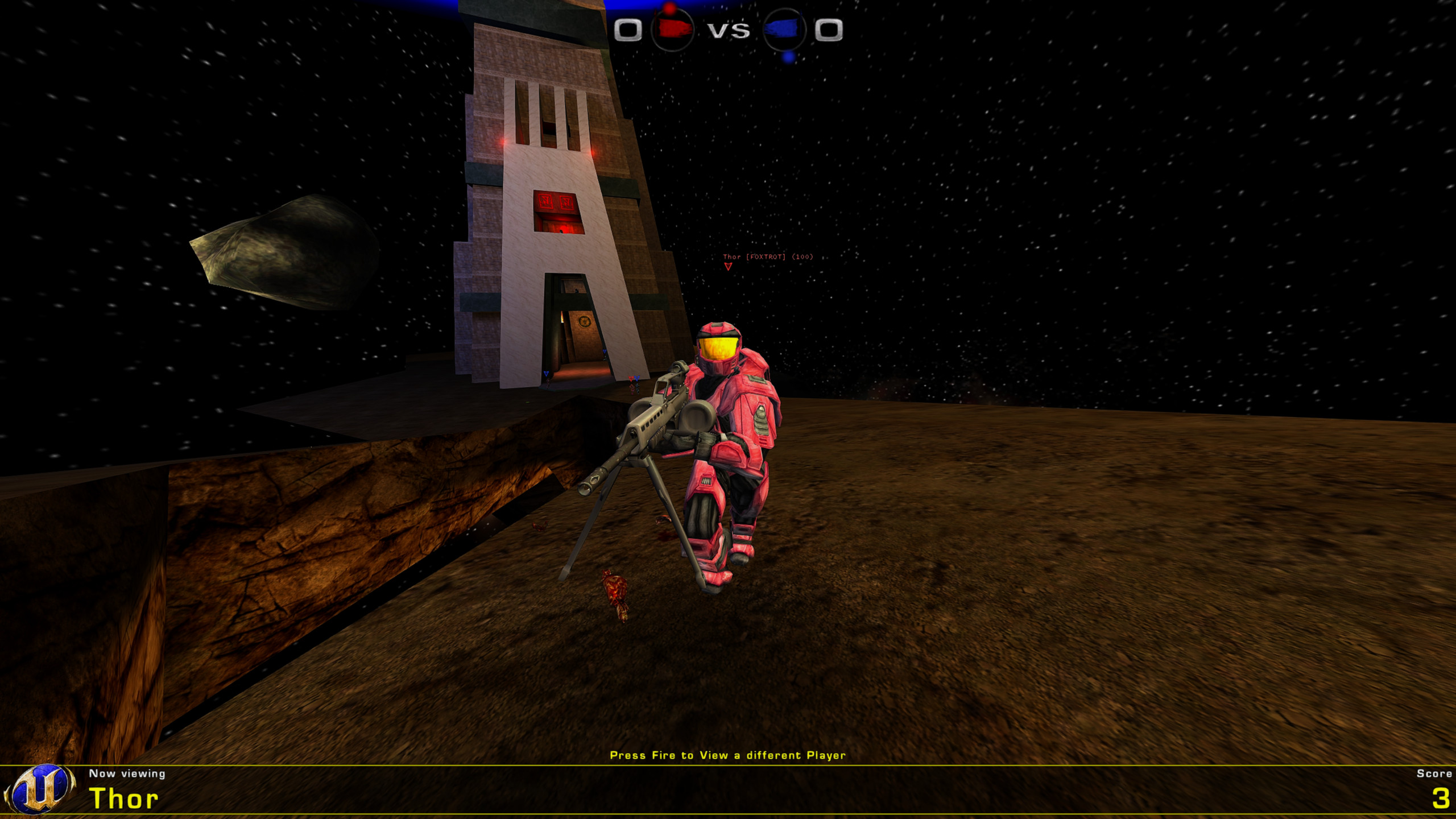Click the red flag indicator atop the red circle
This screenshot has height=819, width=1456.
click(669, 9)
